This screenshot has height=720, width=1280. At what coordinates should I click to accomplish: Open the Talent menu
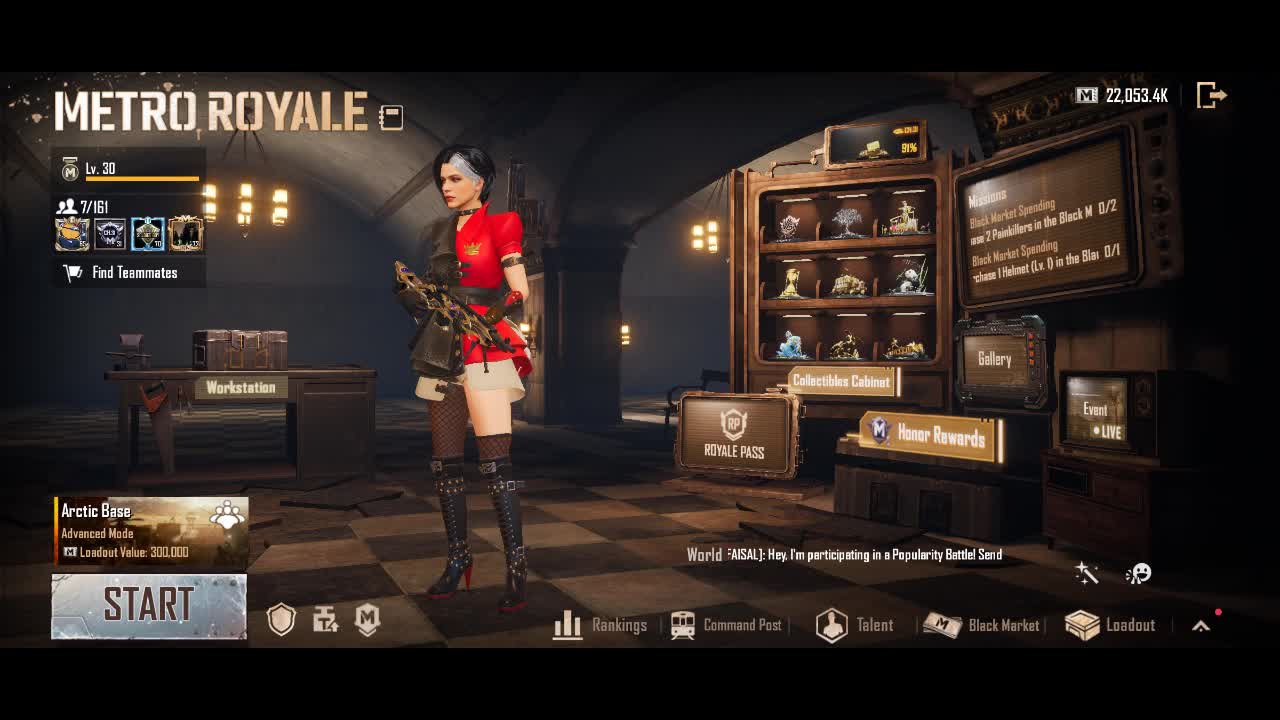(x=855, y=625)
